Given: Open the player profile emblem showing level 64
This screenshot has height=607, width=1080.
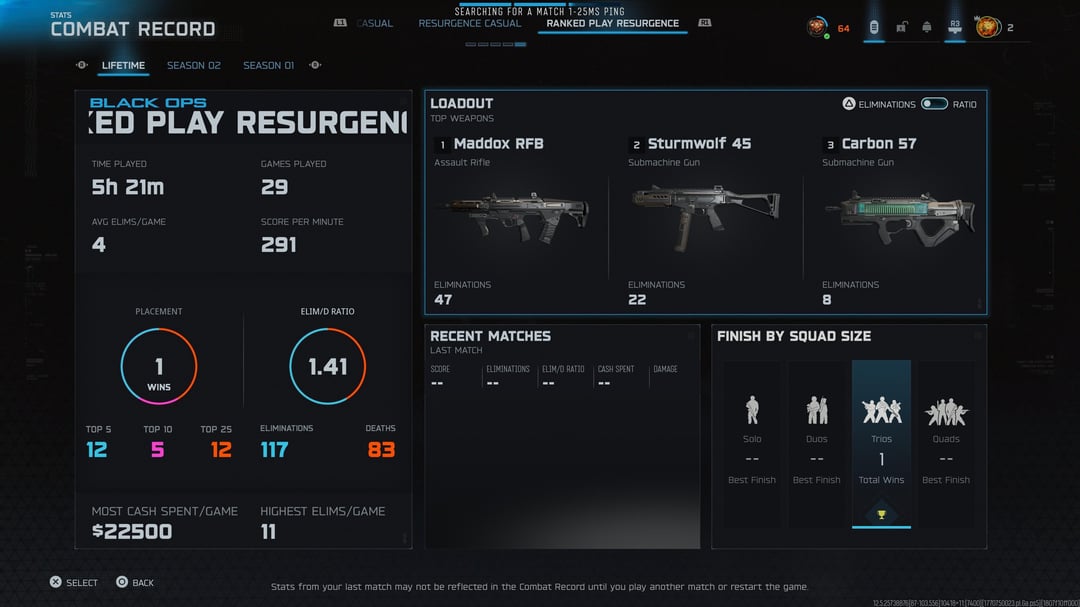Looking at the screenshot, I should pos(818,27).
